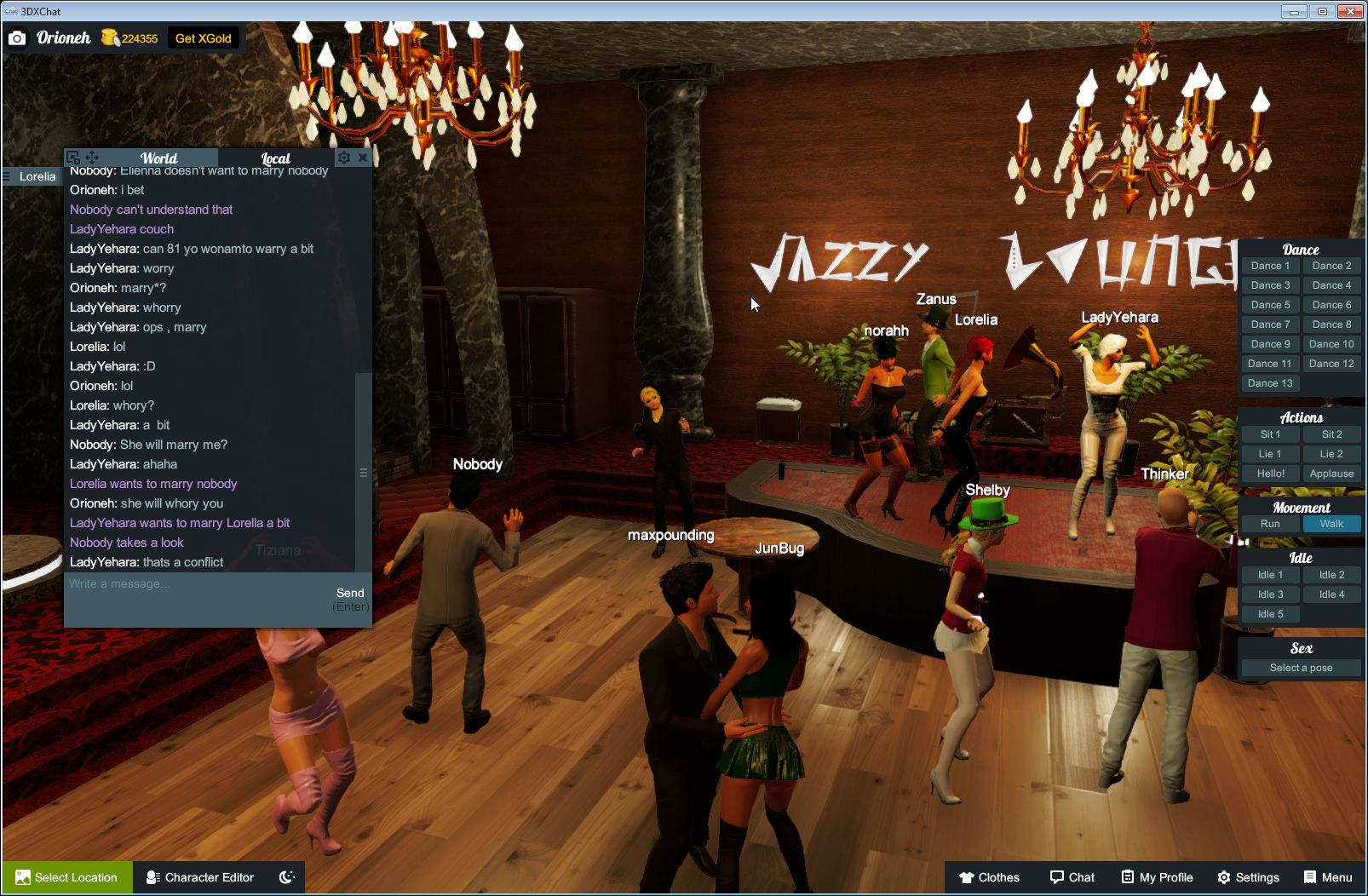This screenshot has height=896, width=1368.
Task: Open My Profile
Action: tap(1156, 877)
